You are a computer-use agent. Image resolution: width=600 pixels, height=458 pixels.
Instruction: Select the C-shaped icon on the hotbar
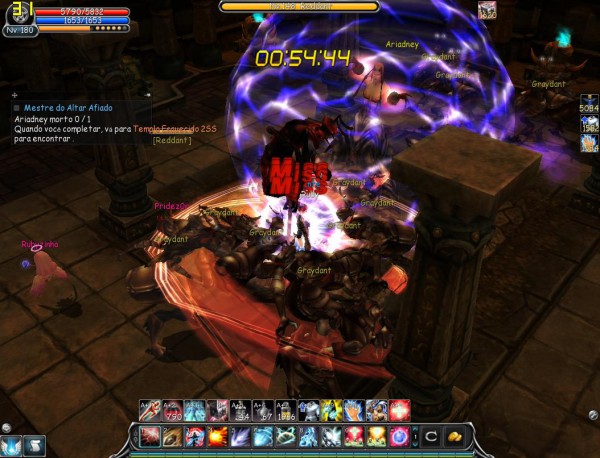pyautogui.click(x=431, y=436)
